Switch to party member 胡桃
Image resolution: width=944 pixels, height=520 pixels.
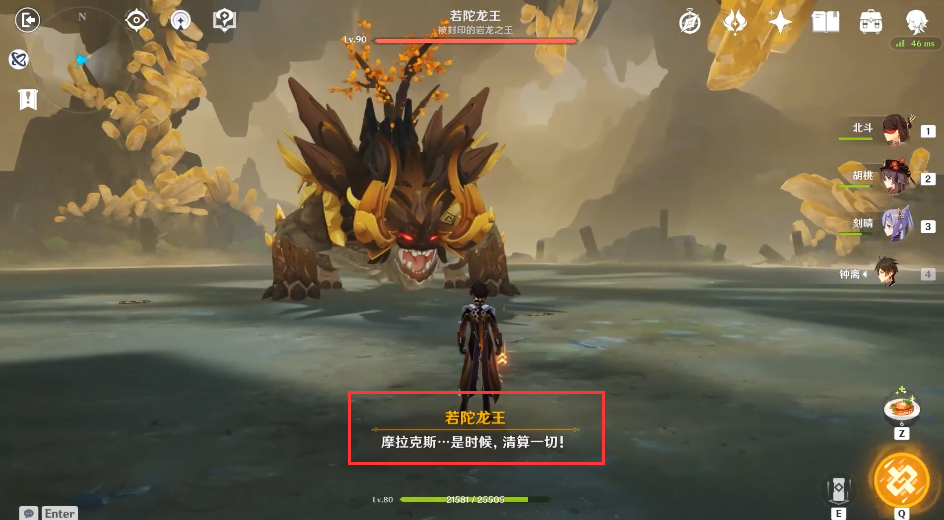coord(893,178)
